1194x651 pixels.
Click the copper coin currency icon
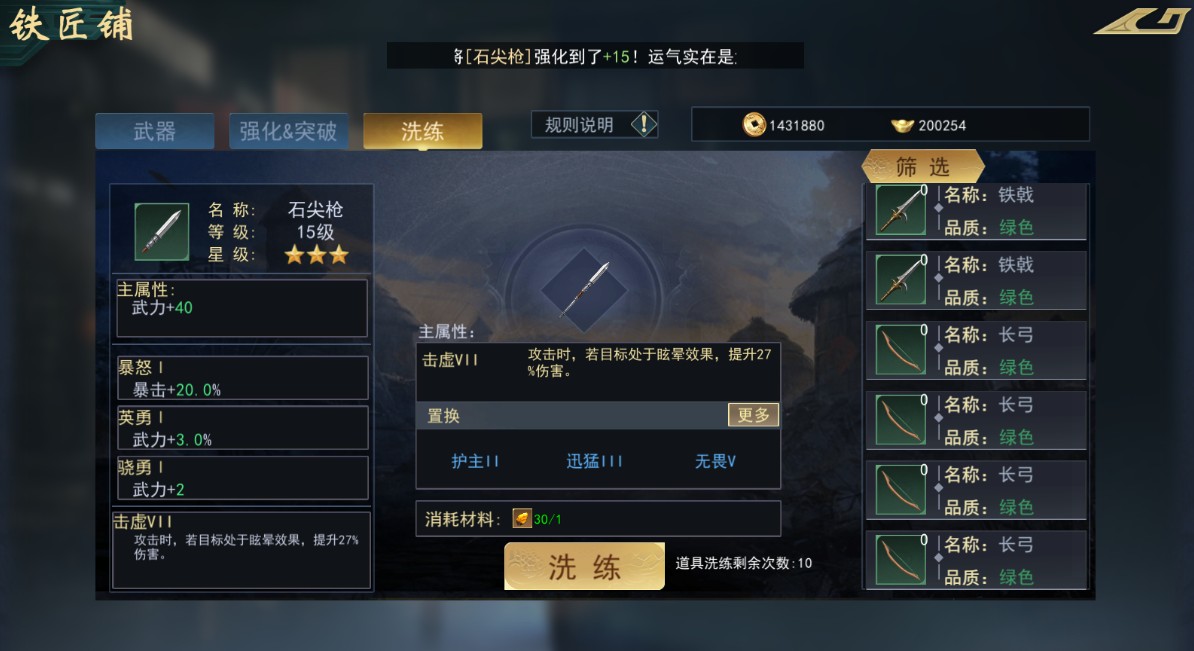tap(754, 125)
